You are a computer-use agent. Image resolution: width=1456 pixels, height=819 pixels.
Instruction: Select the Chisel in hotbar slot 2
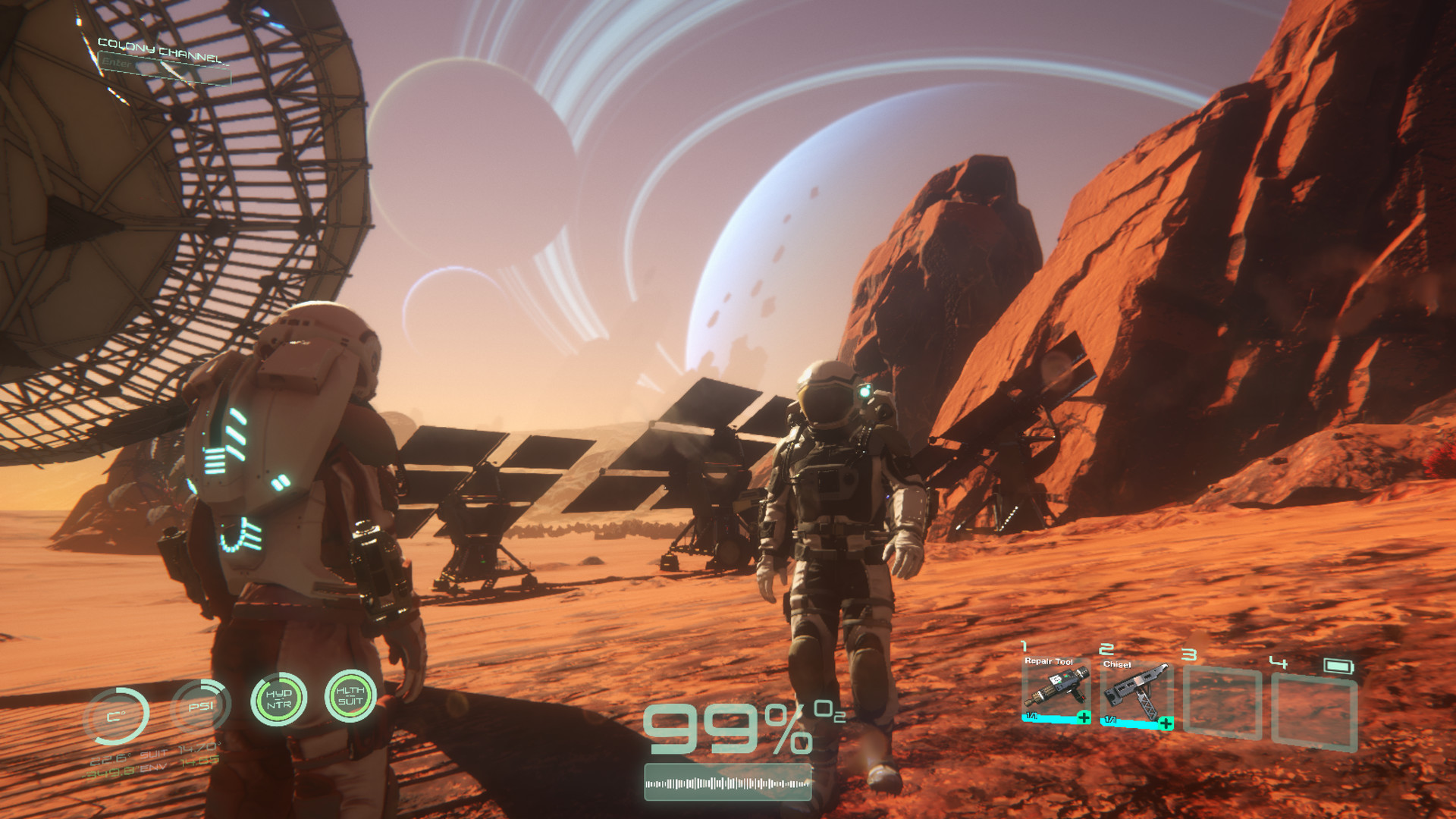point(1138,689)
